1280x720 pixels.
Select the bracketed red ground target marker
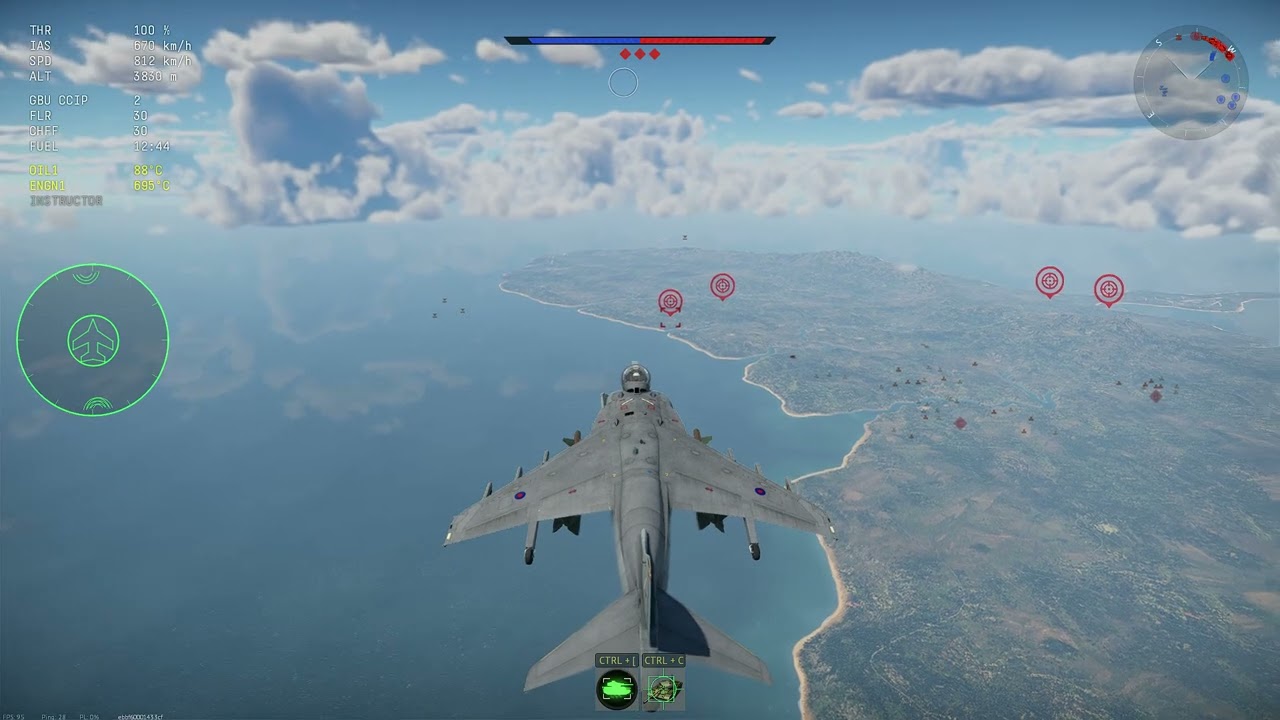click(670, 302)
